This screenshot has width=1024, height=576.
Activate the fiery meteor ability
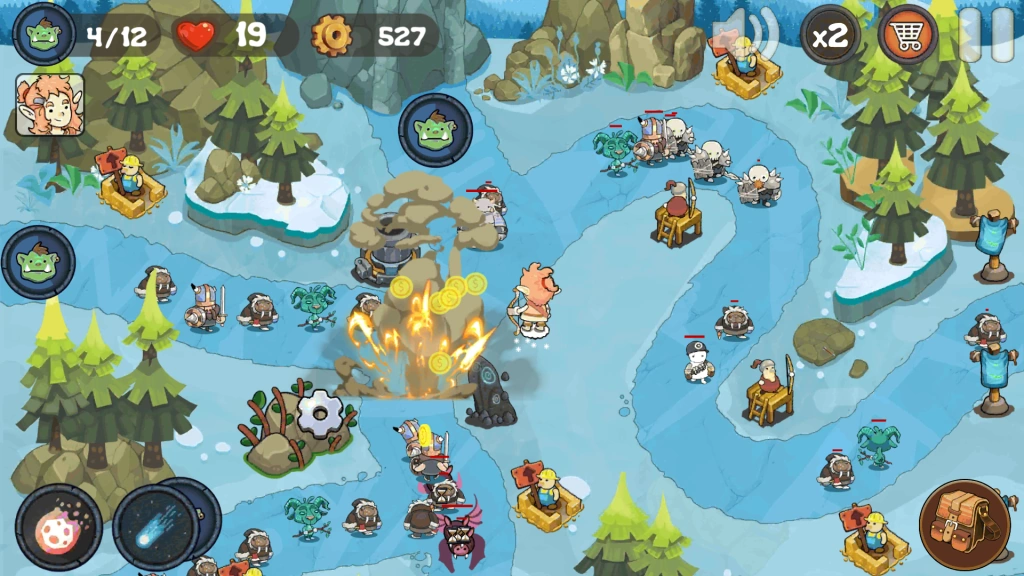(58, 528)
